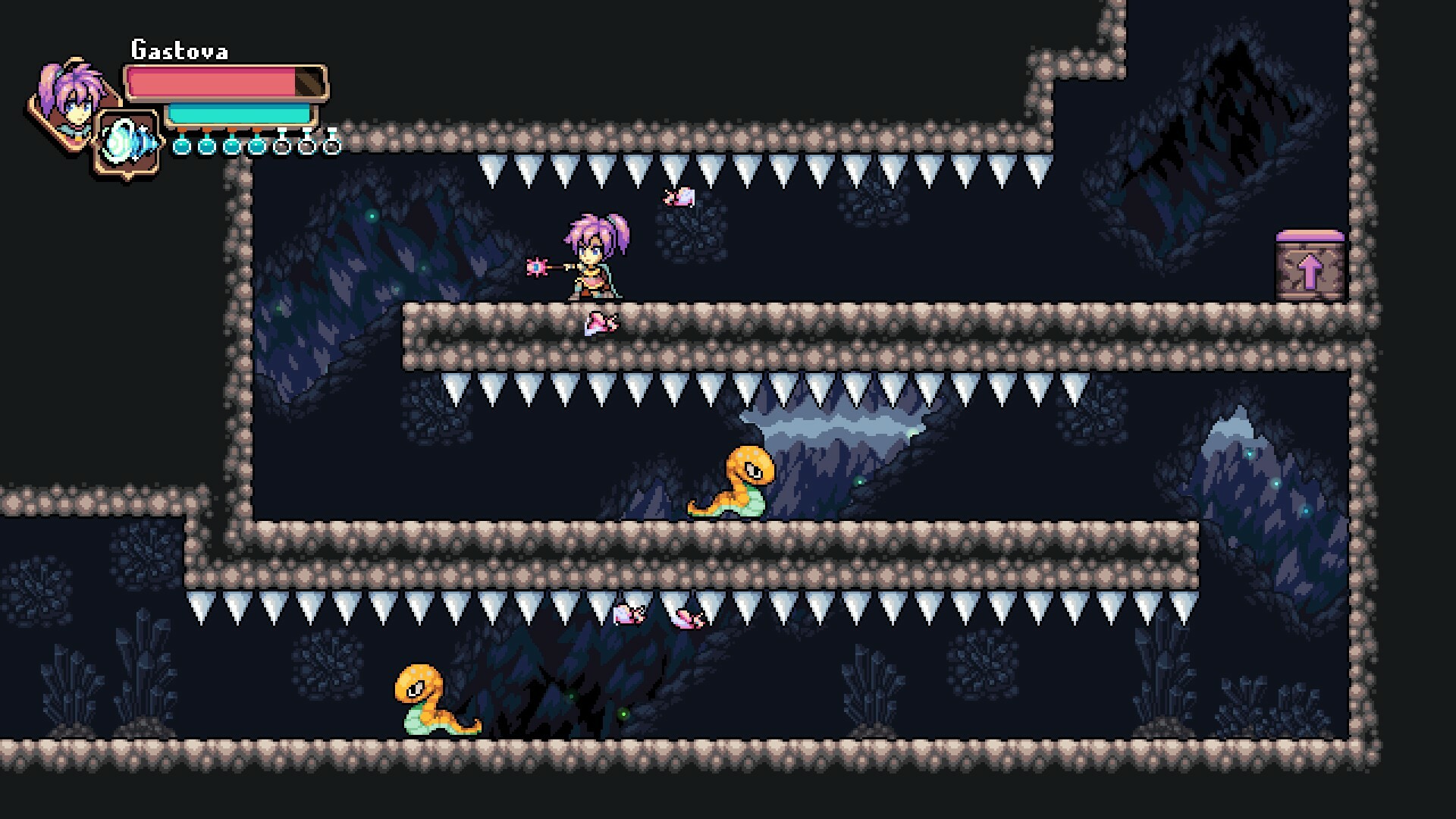Toggle the third blue flask indicator
The height and width of the screenshot is (819, 1456).
pos(231,147)
